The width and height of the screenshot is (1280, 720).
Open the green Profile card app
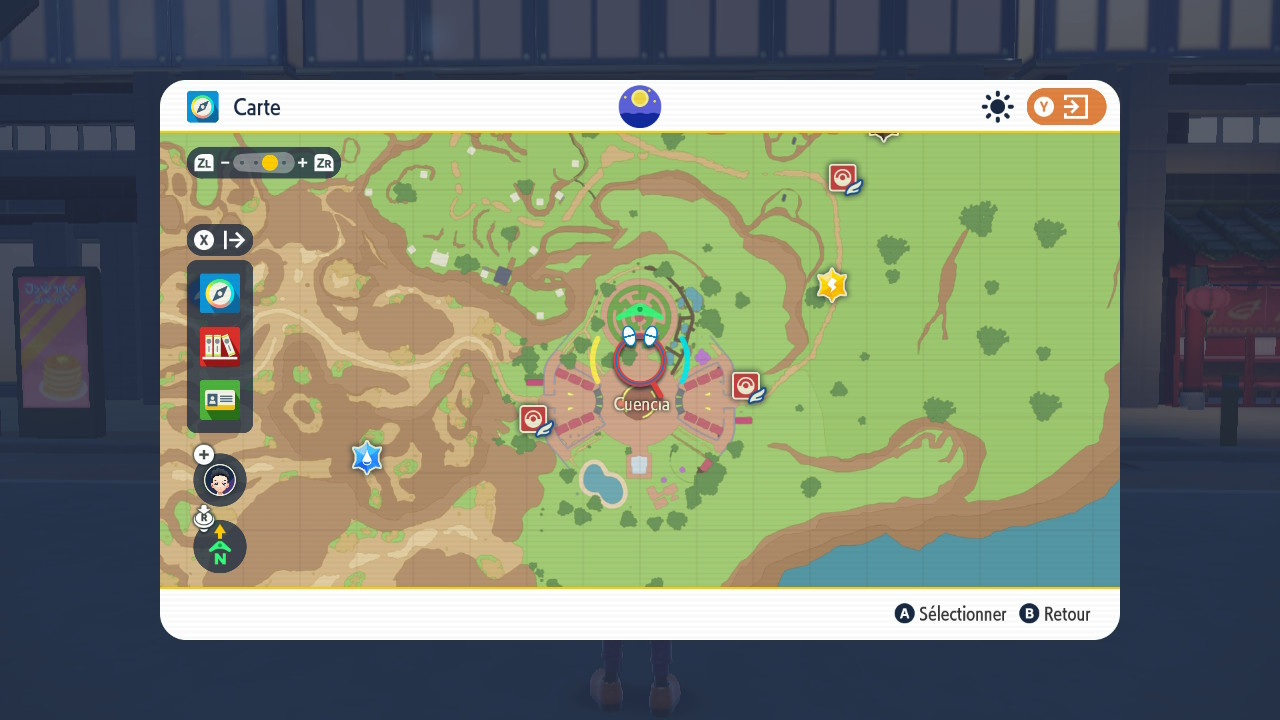[x=220, y=400]
